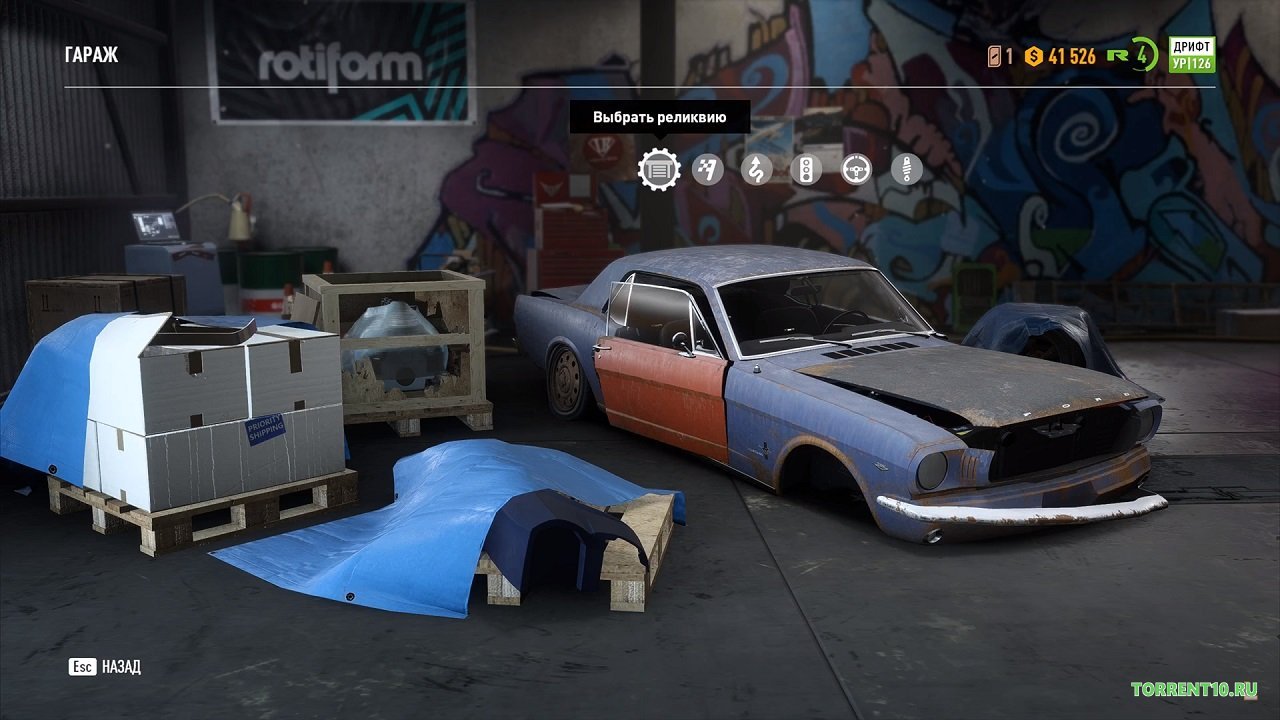Choose the steering wheel class icon
1280x720 pixels.
point(856,170)
